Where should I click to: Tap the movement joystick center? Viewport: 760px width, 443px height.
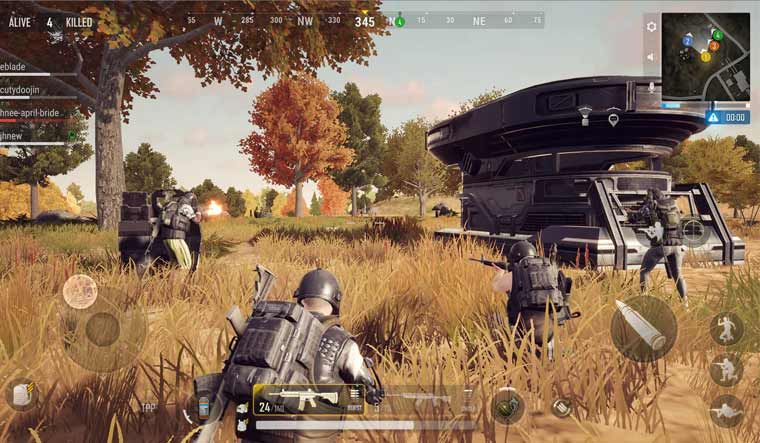coord(102,329)
